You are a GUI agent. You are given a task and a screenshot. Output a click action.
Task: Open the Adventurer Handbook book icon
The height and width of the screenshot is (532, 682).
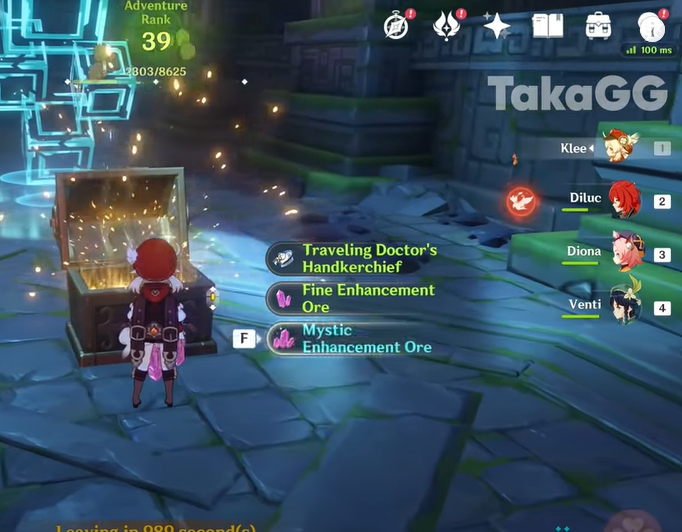coord(548,26)
